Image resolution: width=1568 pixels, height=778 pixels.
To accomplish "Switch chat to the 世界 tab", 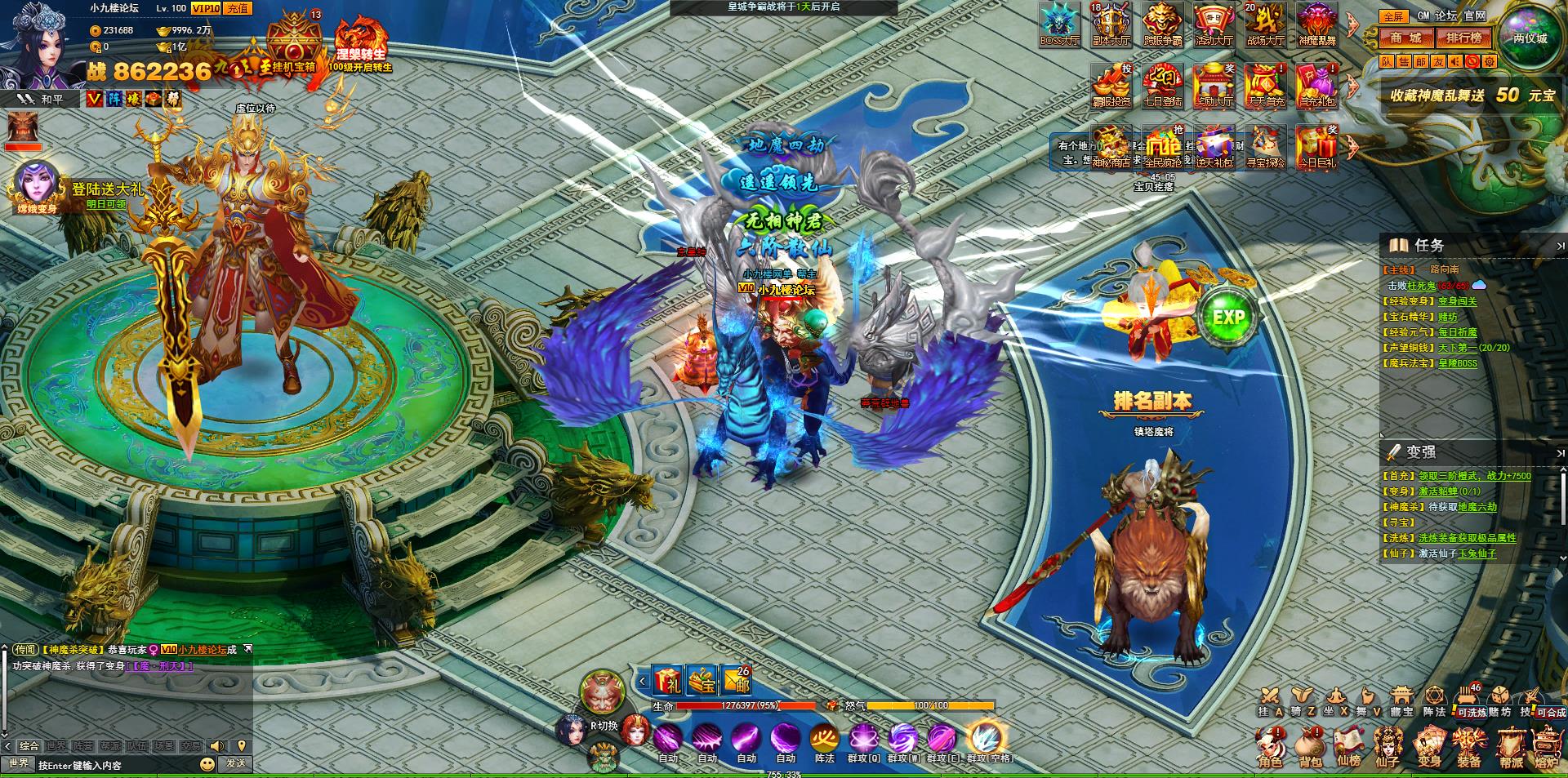I will (x=56, y=746).
